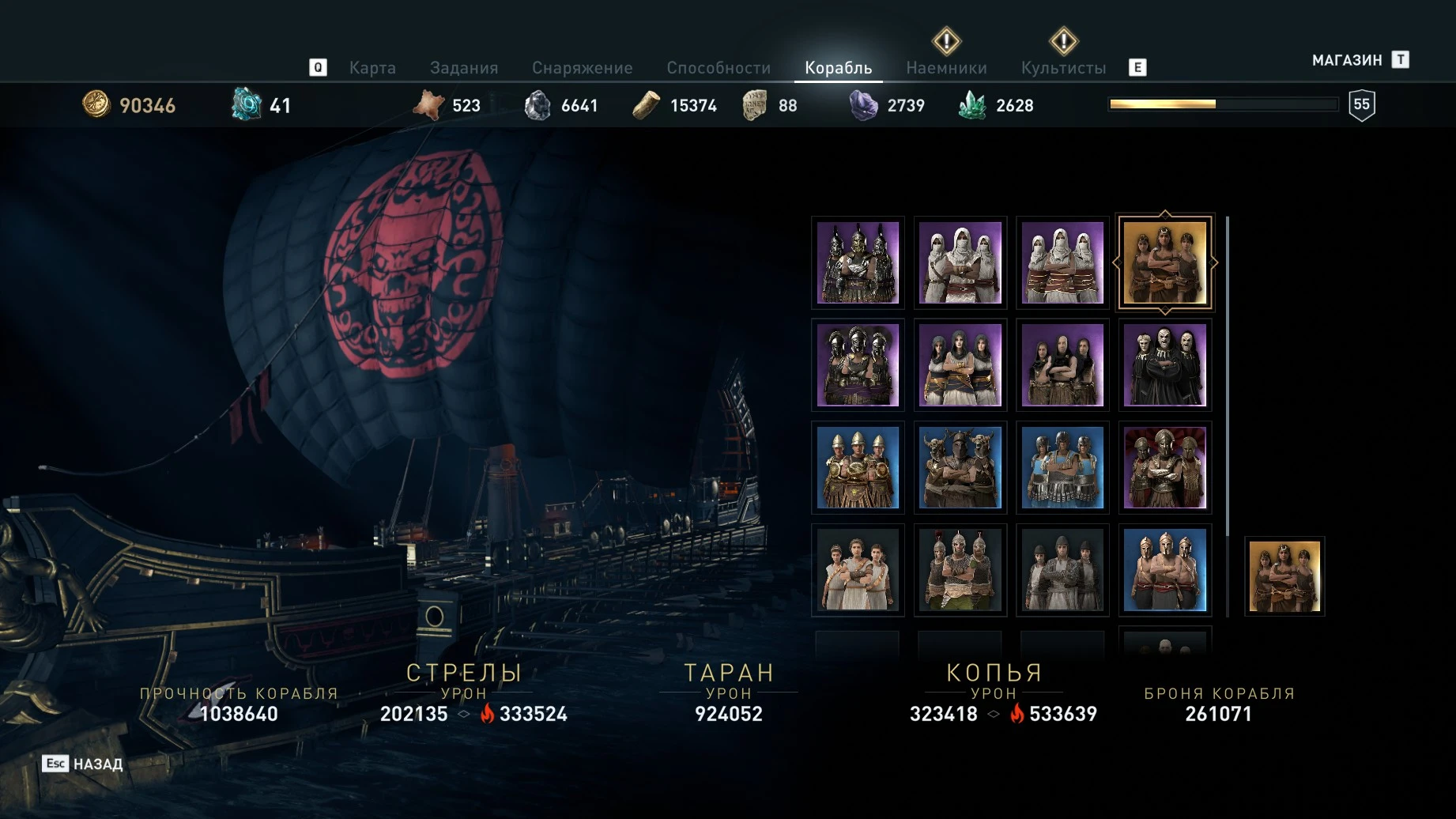Open the Магазин menu

[1346, 58]
